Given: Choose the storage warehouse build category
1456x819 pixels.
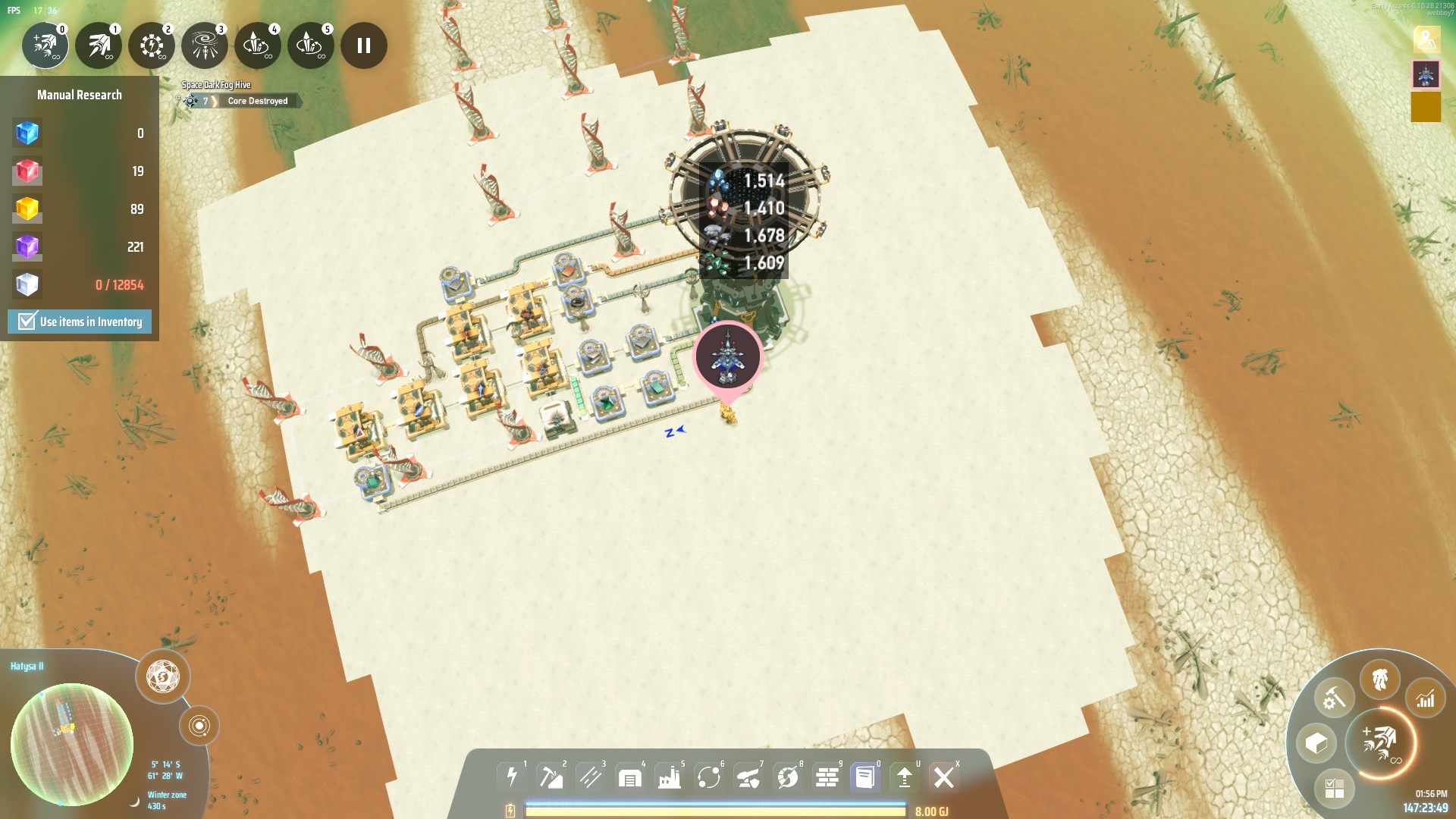Looking at the screenshot, I should pyautogui.click(x=629, y=777).
